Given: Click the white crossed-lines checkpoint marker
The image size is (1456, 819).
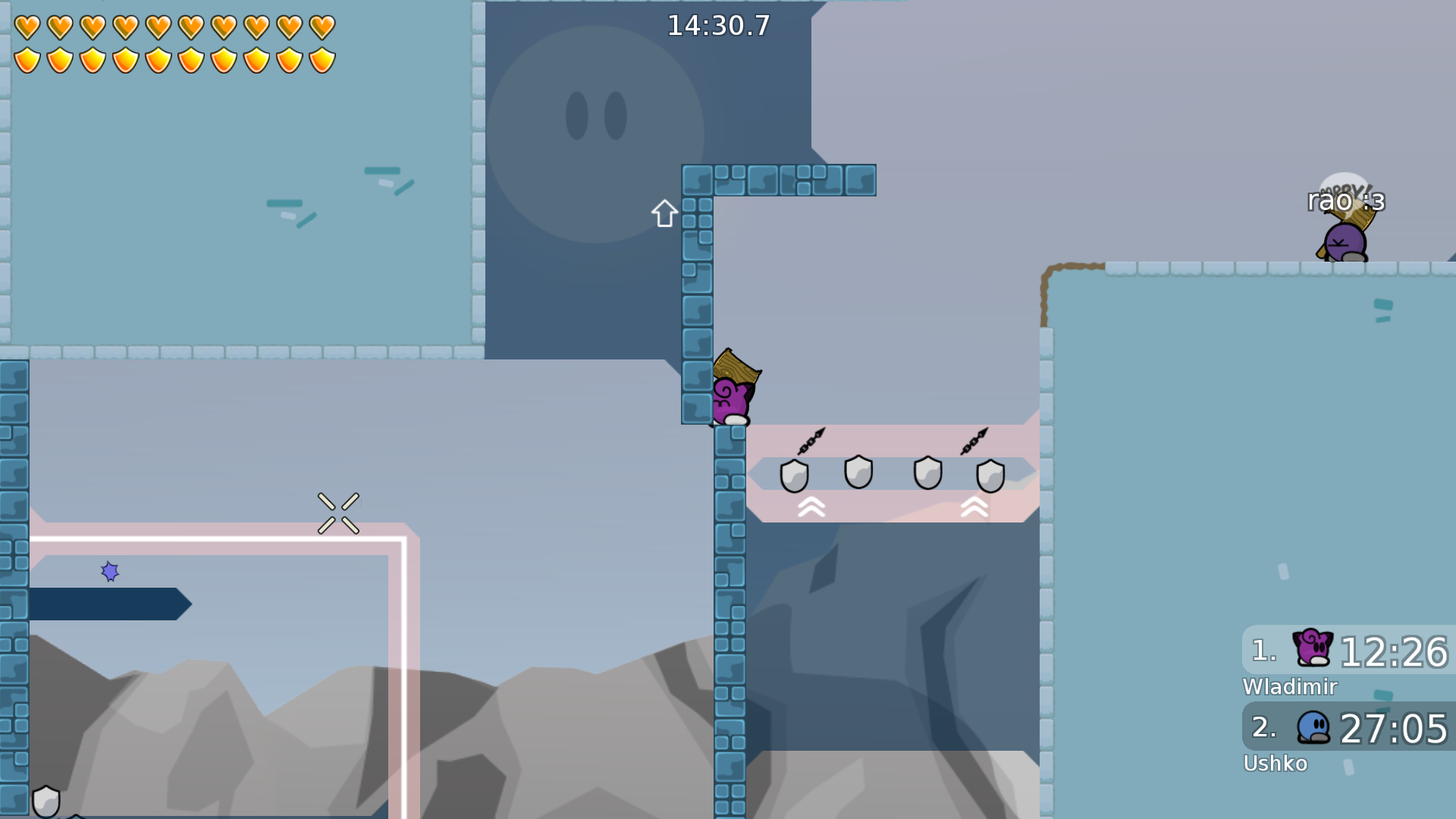Looking at the screenshot, I should 339,513.
